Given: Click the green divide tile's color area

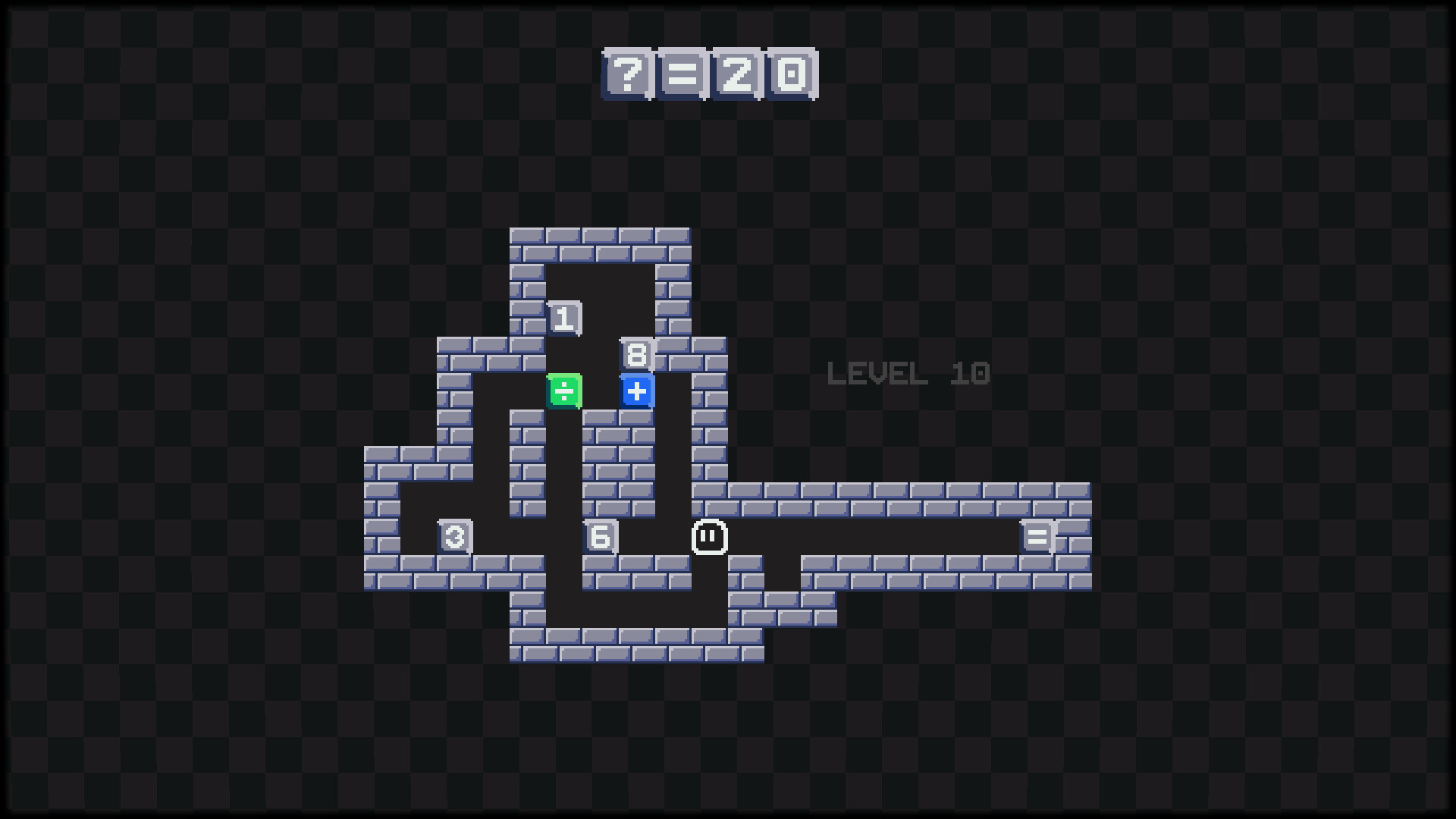Looking at the screenshot, I should [564, 391].
